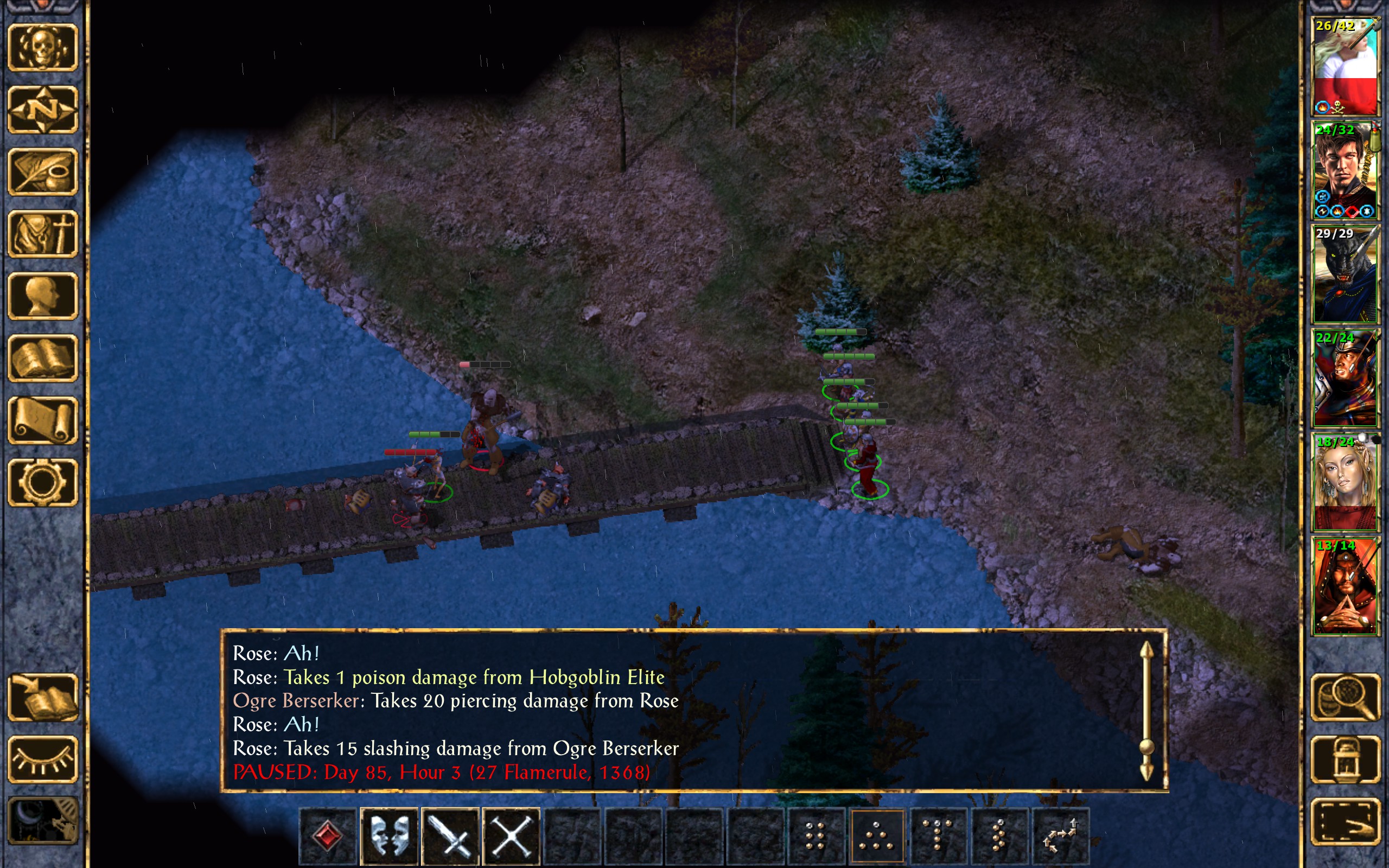Open the mage spellbook button
This screenshot has width=1389, height=868.
(x=43, y=358)
